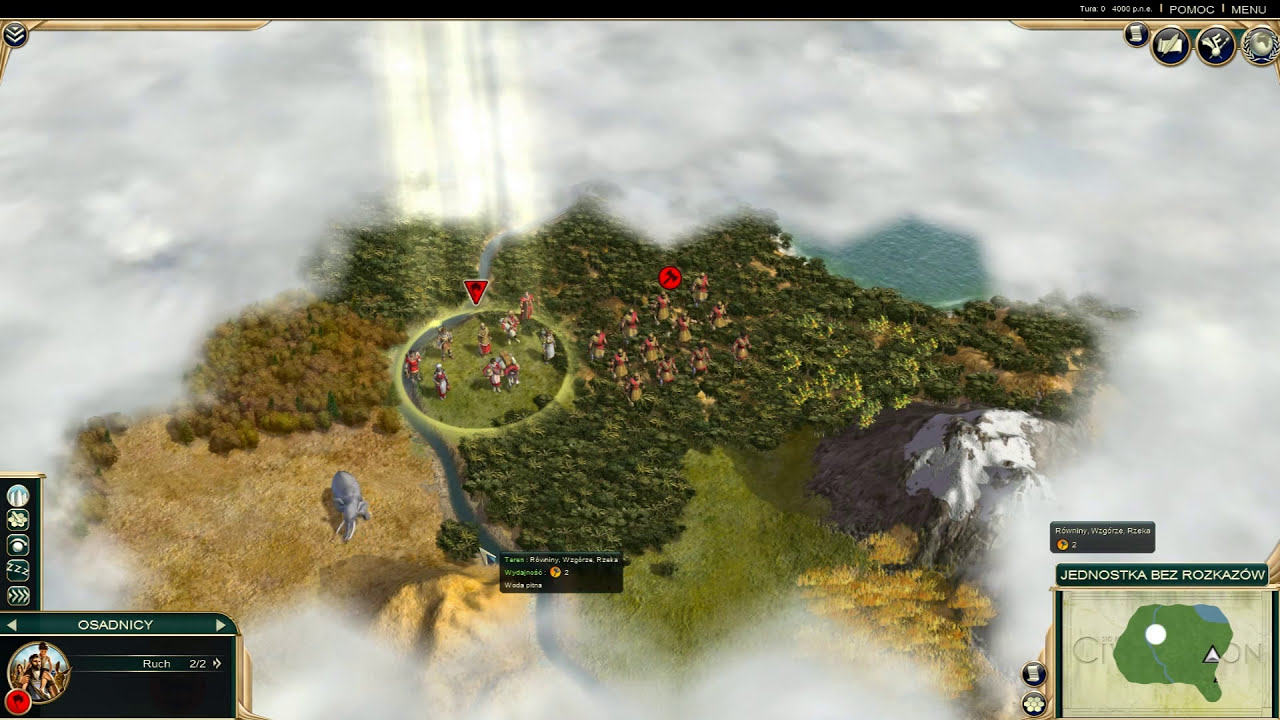Expand the top-left chevron panel button
1280x720 pixels.
click(x=15, y=36)
